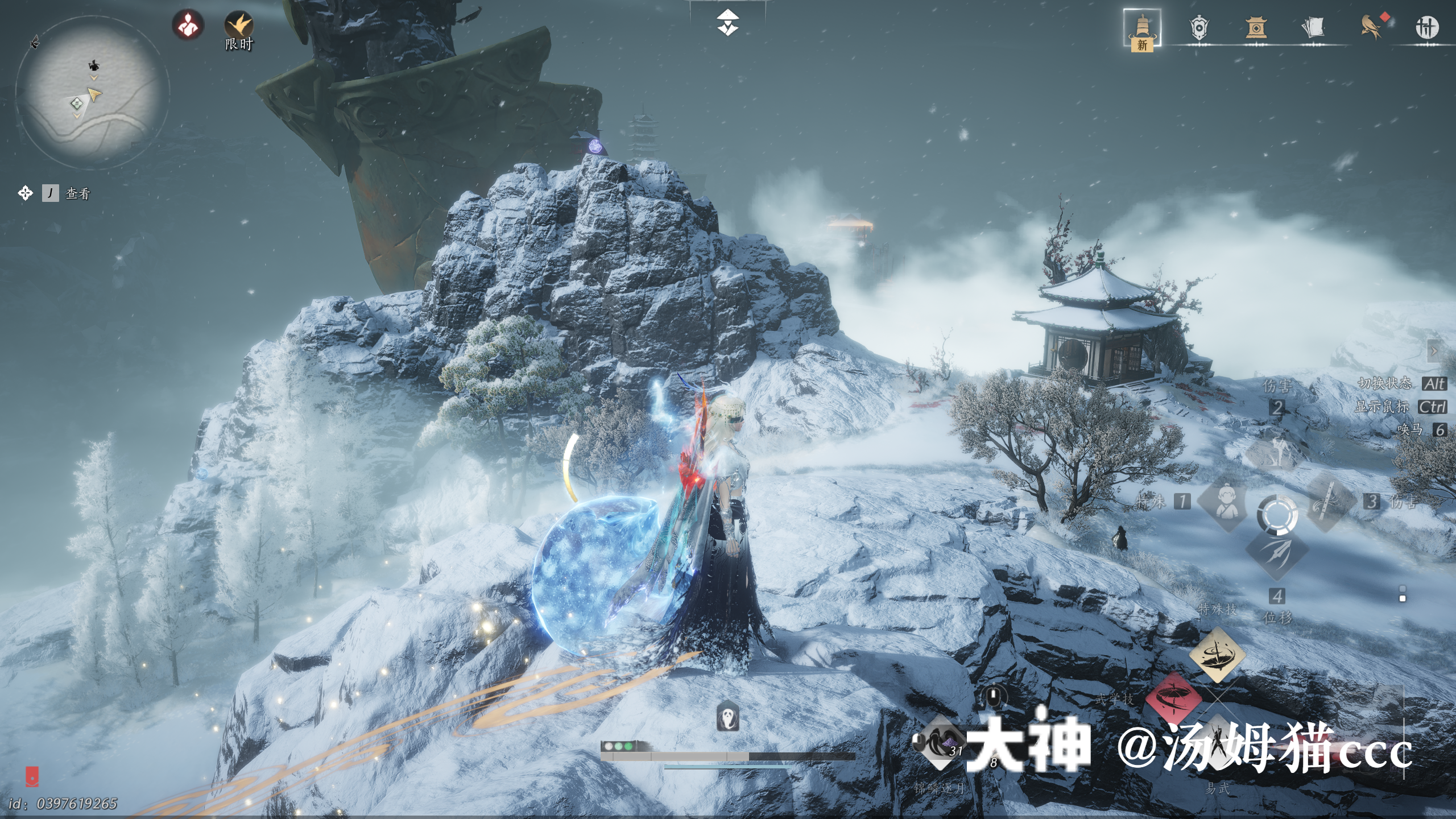Viewport: 1456px width, 819px height.
Task: Open the round white main menu icon
Action: pyautogui.click(x=1426, y=27)
